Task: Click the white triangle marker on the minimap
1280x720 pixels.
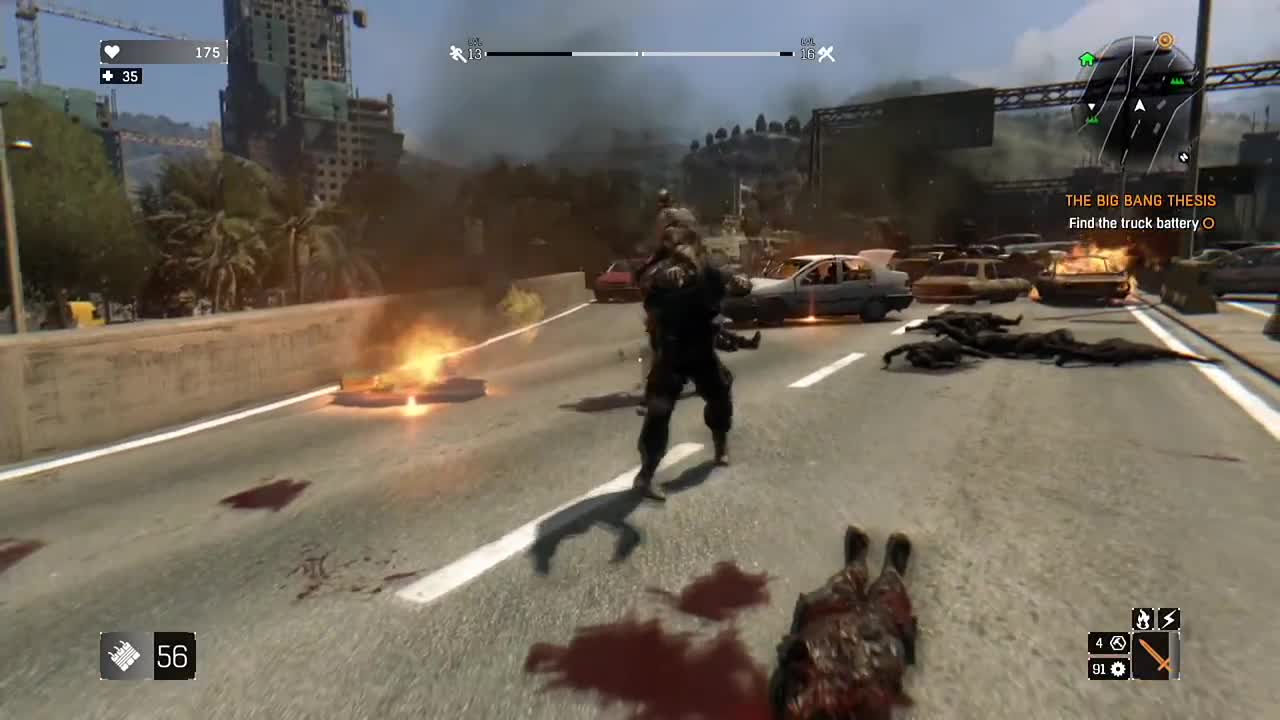Action: point(1091,106)
